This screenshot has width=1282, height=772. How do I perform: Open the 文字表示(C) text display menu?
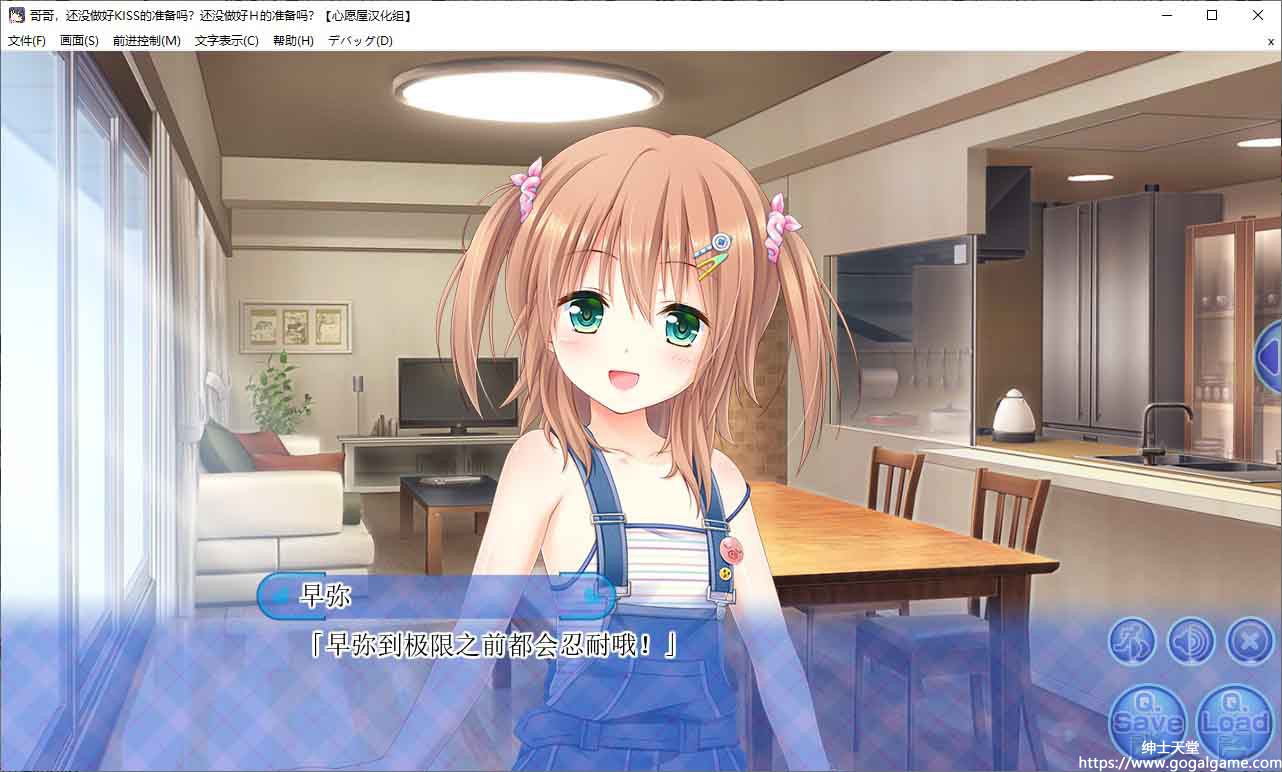(x=226, y=41)
